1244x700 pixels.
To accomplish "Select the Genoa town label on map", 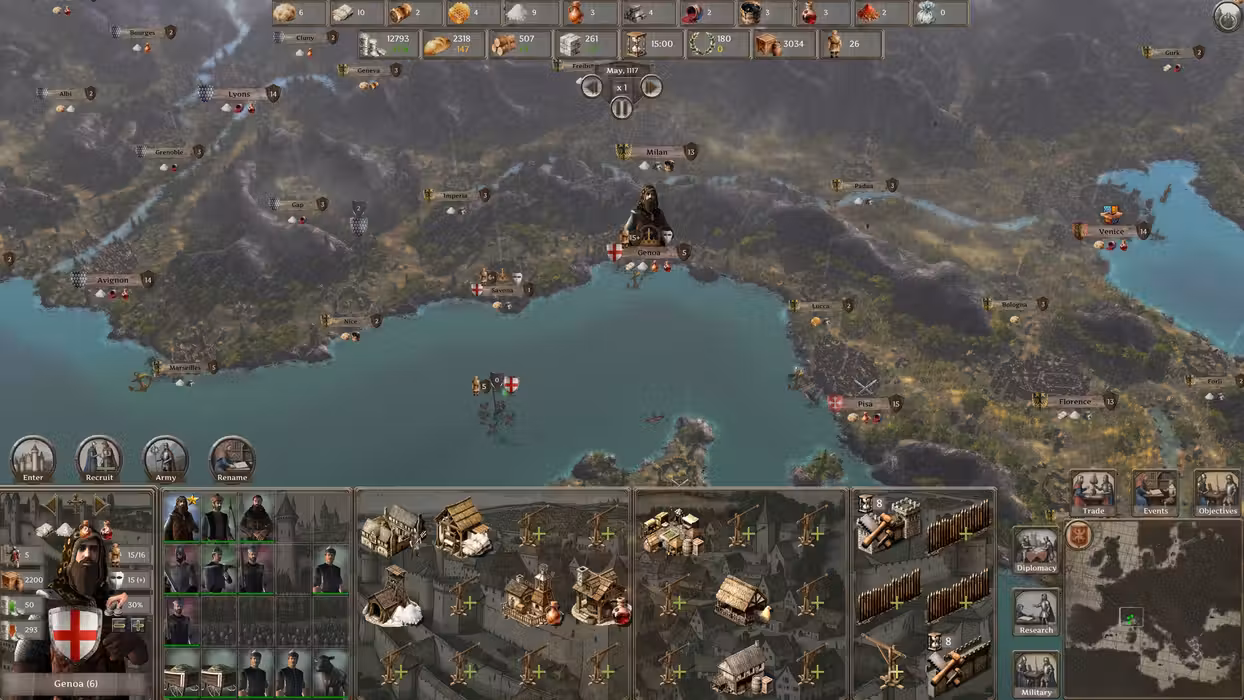I will pyautogui.click(x=649, y=252).
